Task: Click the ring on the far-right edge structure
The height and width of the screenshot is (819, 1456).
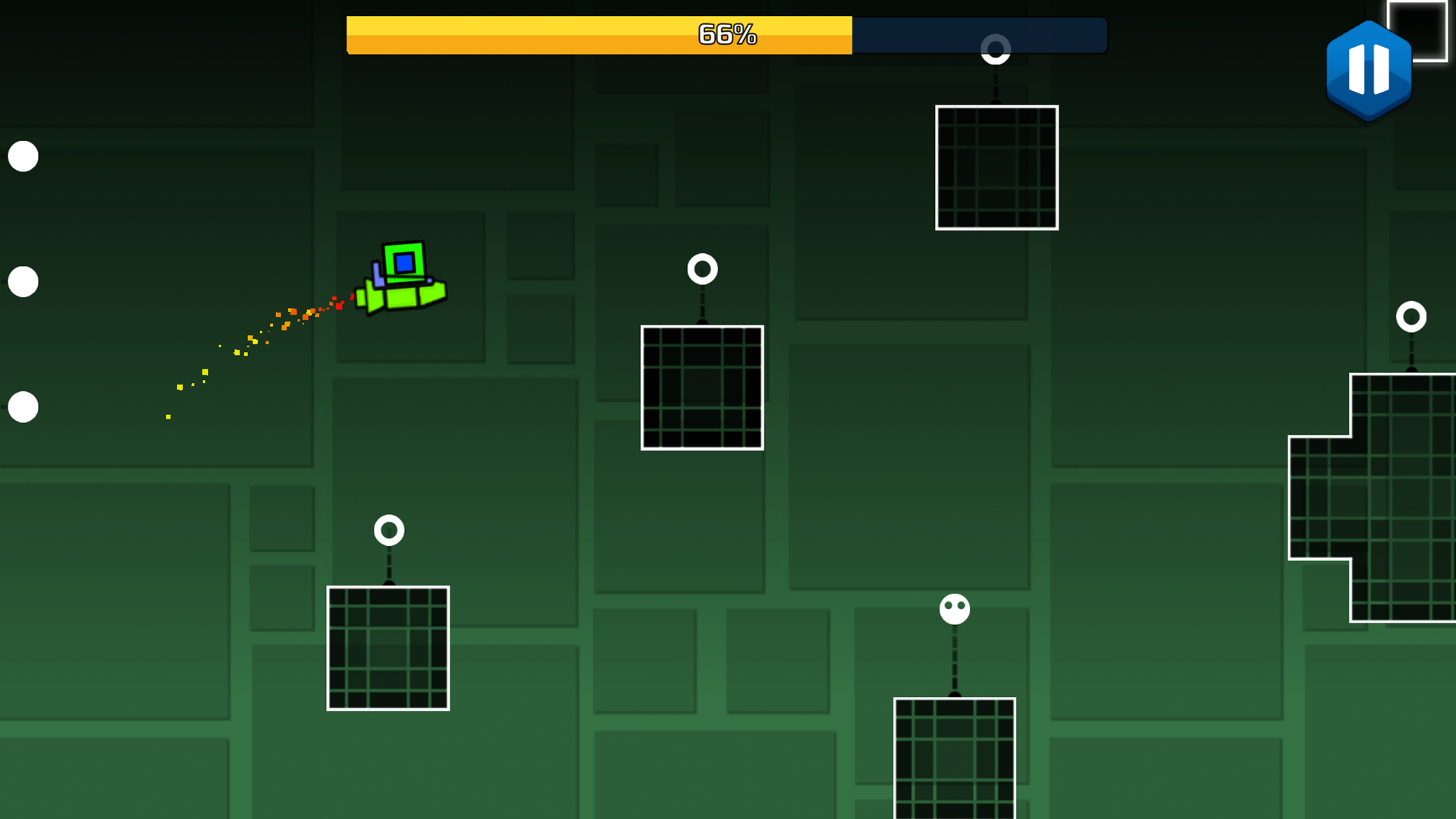Action: [1410, 315]
